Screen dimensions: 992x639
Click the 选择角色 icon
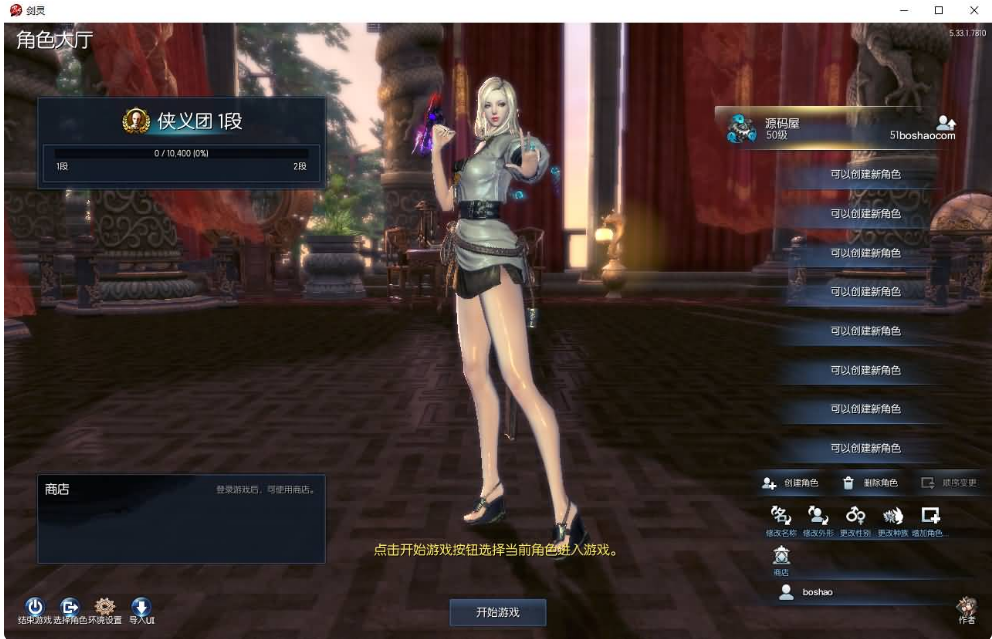[70, 606]
